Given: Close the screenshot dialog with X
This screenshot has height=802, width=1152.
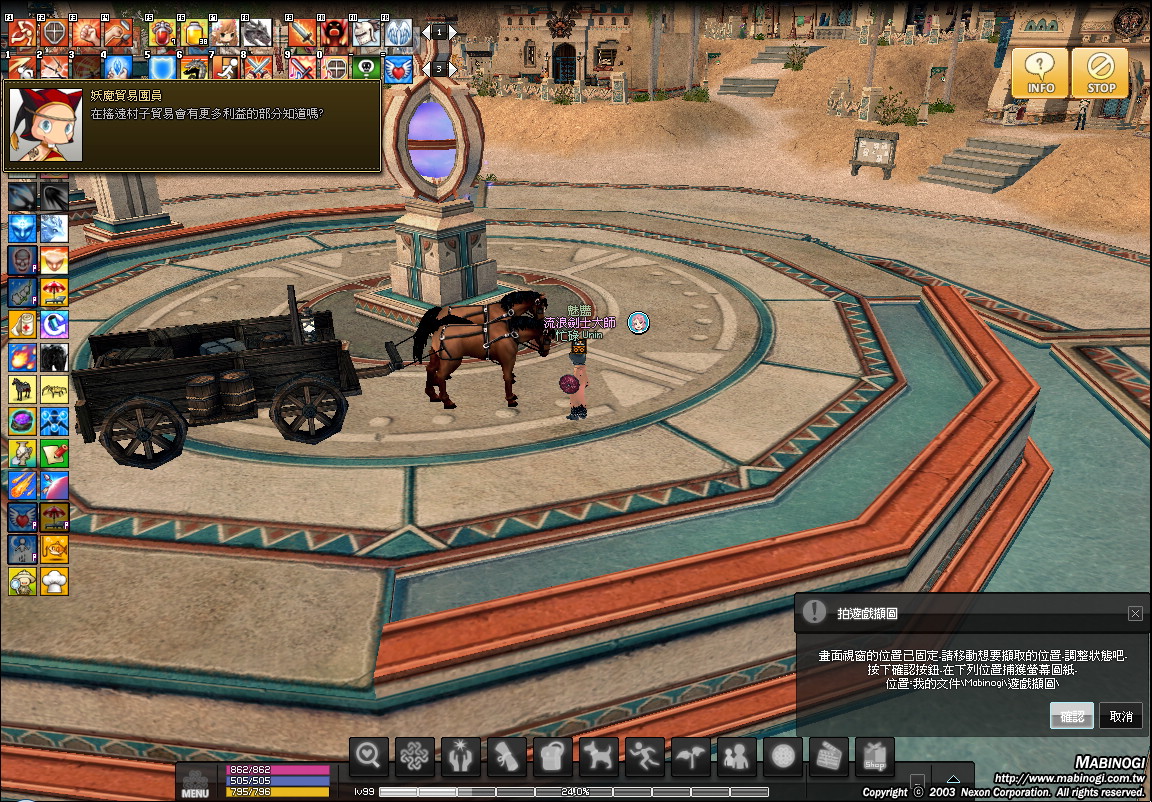Looking at the screenshot, I should pyautogui.click(x=1135, y=614).
